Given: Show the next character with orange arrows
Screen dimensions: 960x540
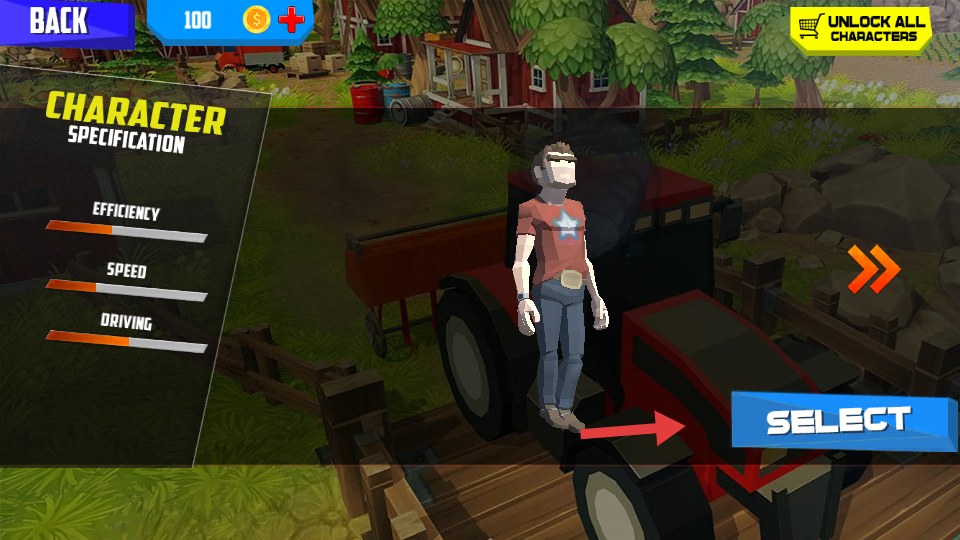Looking at the screenshot, I should coord(874,269).
